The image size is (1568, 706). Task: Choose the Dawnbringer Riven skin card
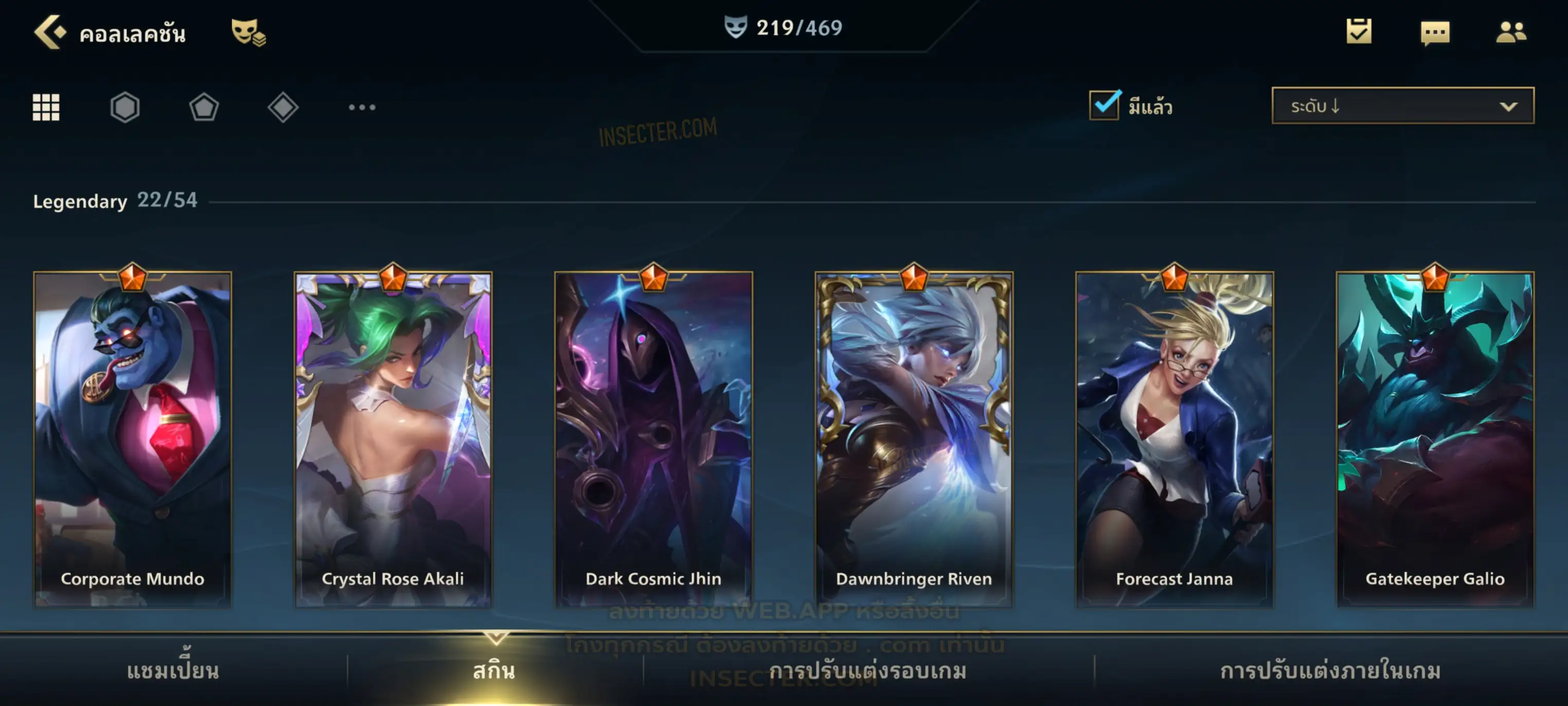pyautogui.click(x=914, y=439)
